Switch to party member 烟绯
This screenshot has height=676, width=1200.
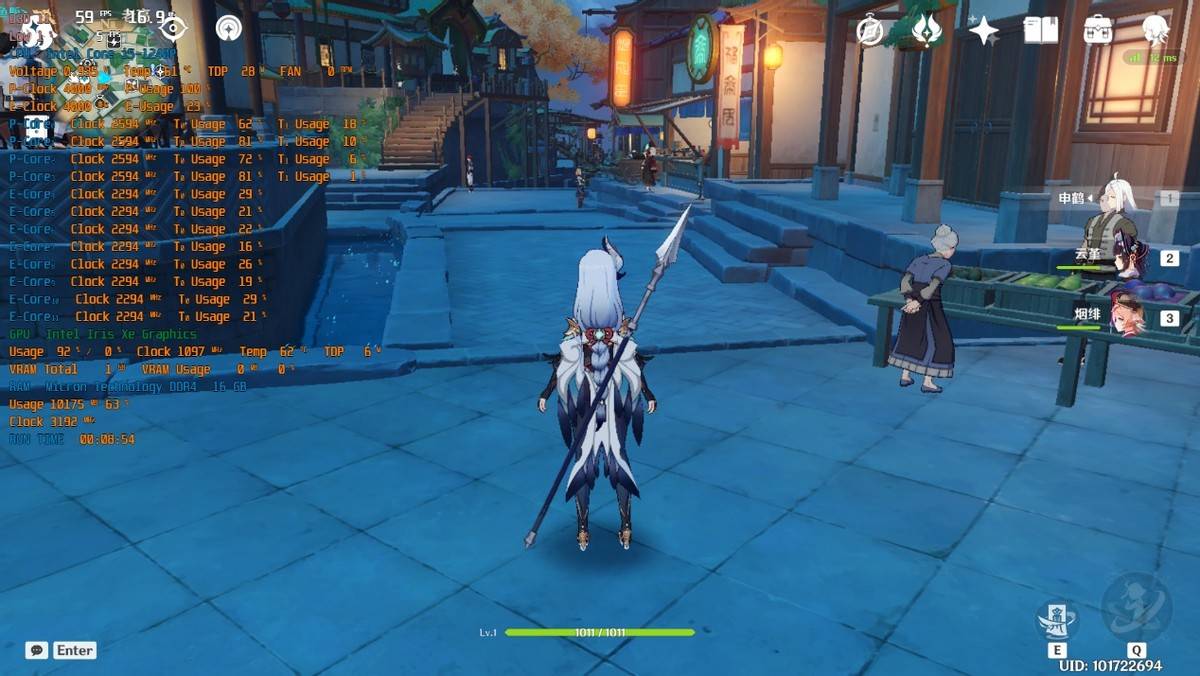1128,318
